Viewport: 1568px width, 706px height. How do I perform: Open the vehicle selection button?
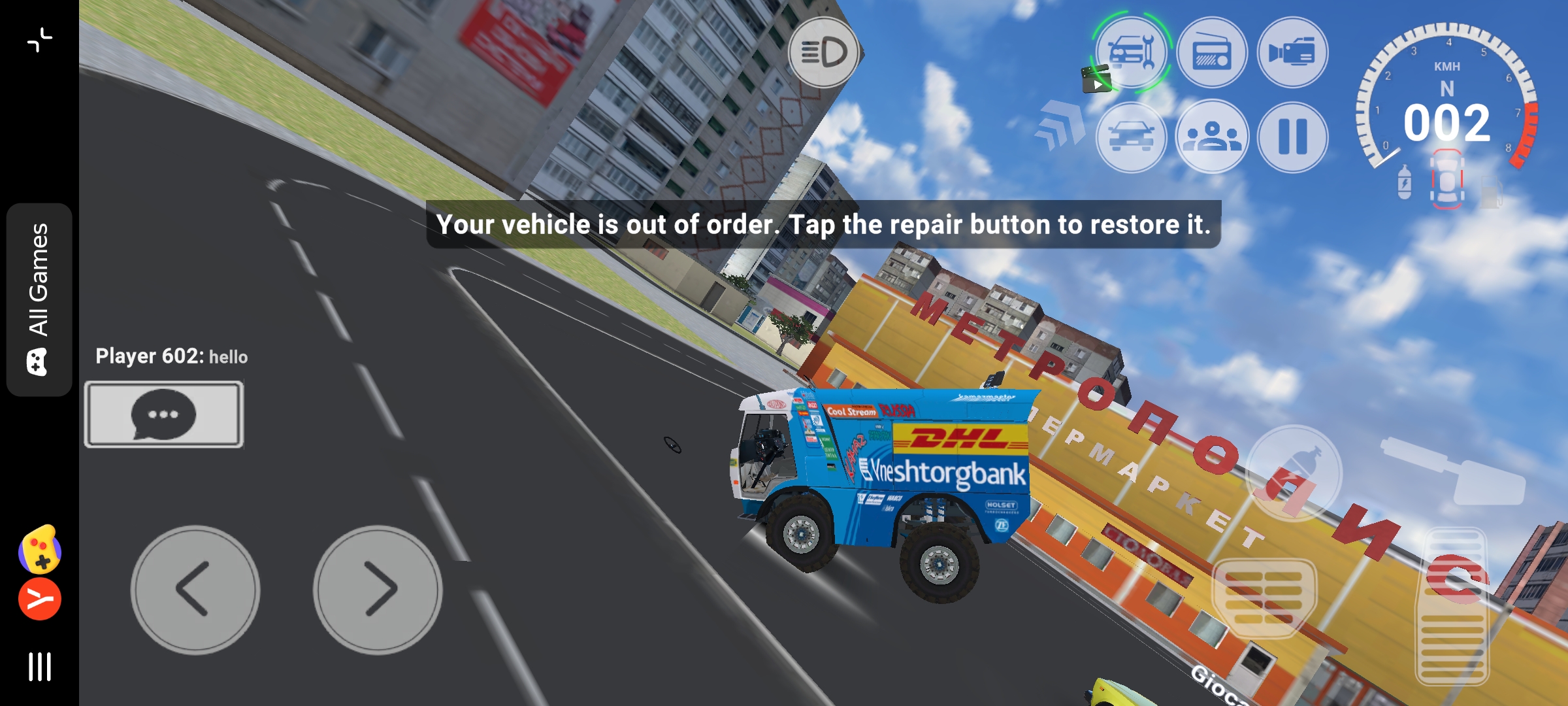pyautogui.click(x=1132, y=137)
